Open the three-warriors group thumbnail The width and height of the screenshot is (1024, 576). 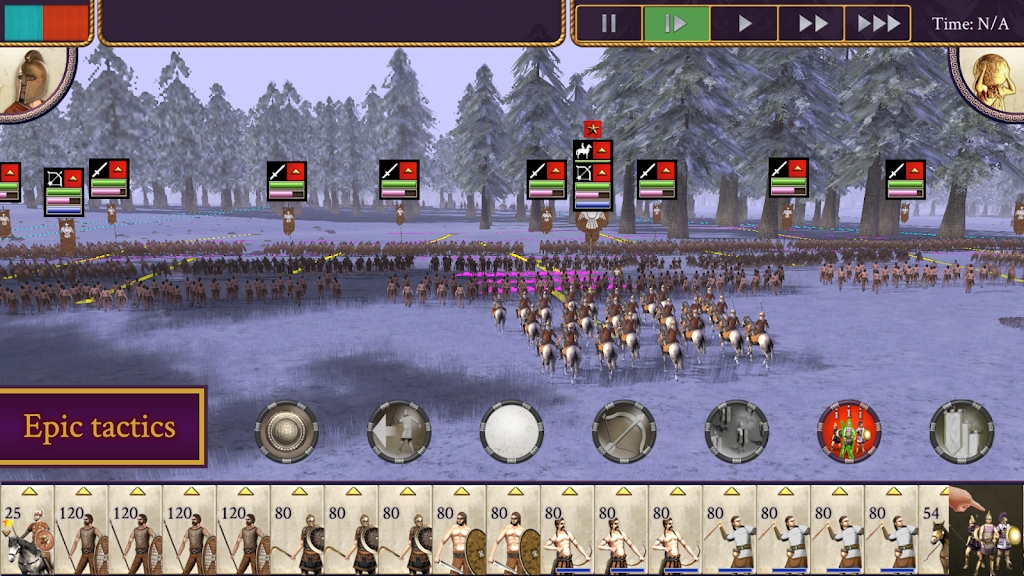coord(990,535)
